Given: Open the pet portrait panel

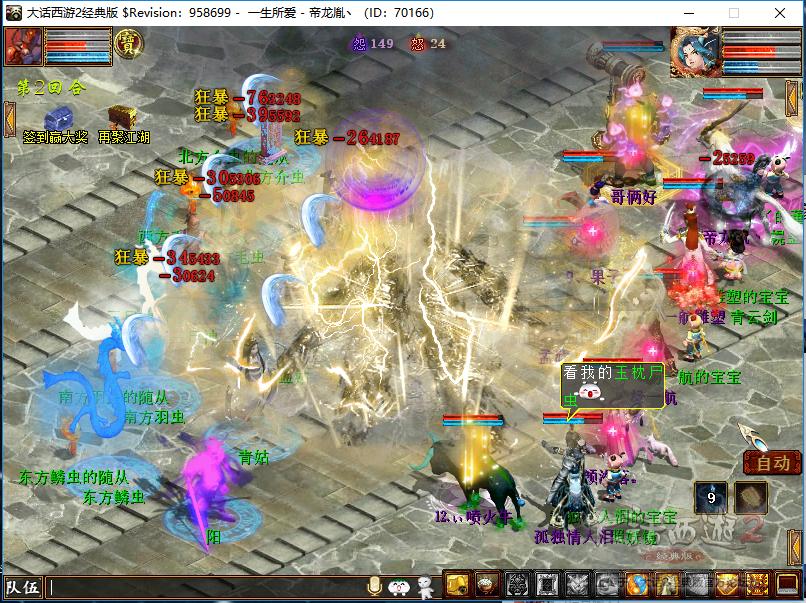Looking at the screenshot, I should pyautogui.click(x=22, y=45).
